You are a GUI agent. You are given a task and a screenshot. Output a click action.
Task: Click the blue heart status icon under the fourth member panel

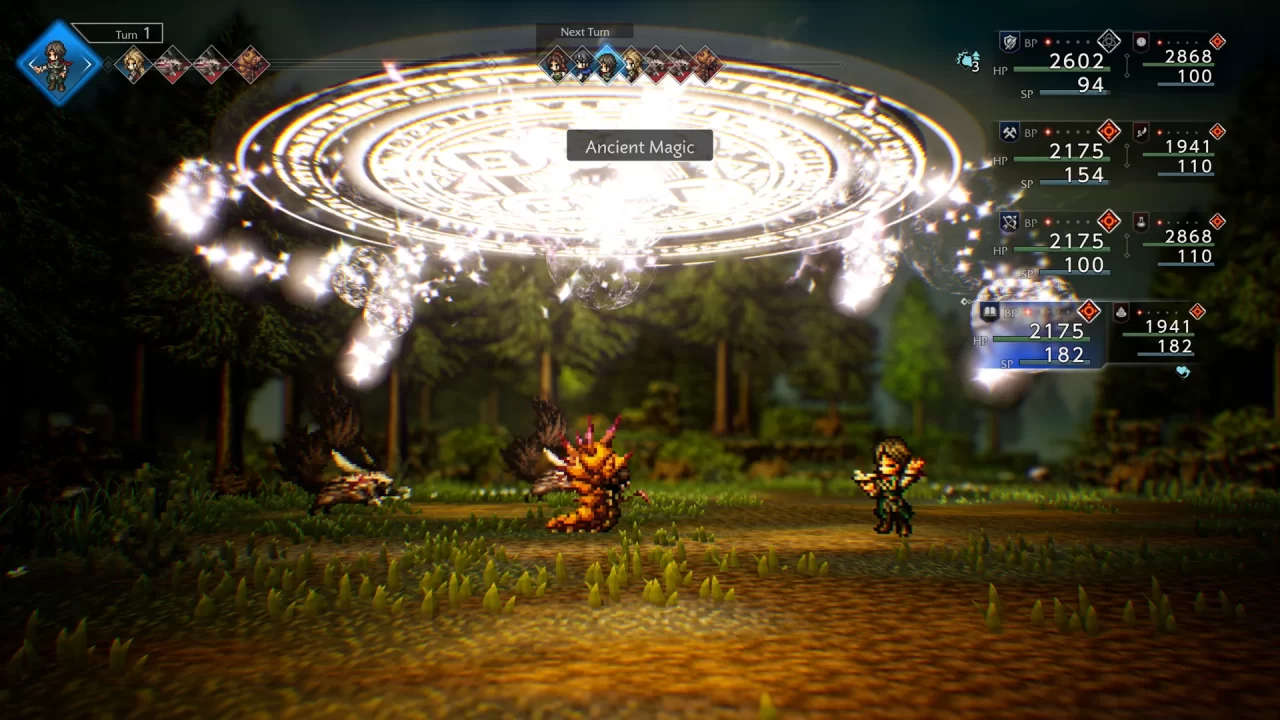coord(1182,372)
